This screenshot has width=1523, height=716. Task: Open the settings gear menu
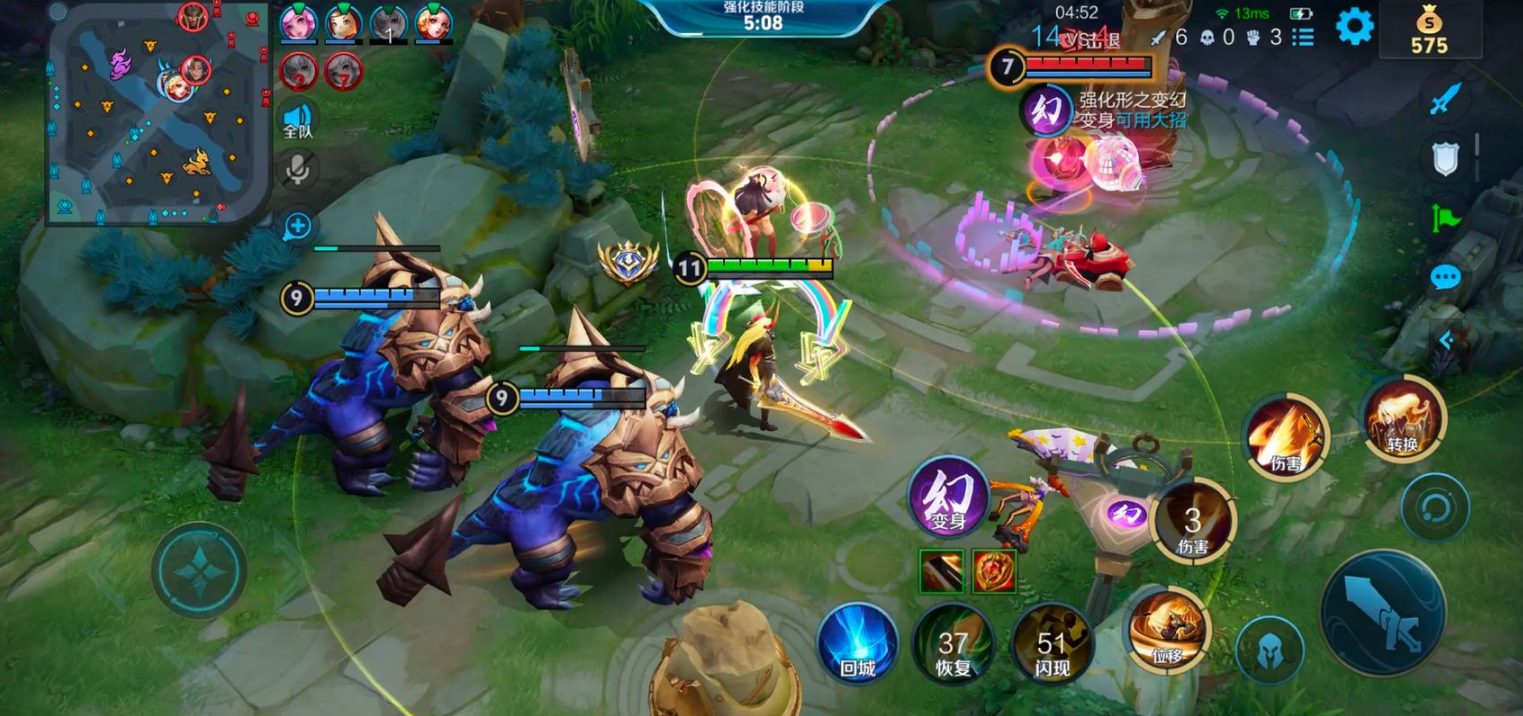[x=1354, y=27]
